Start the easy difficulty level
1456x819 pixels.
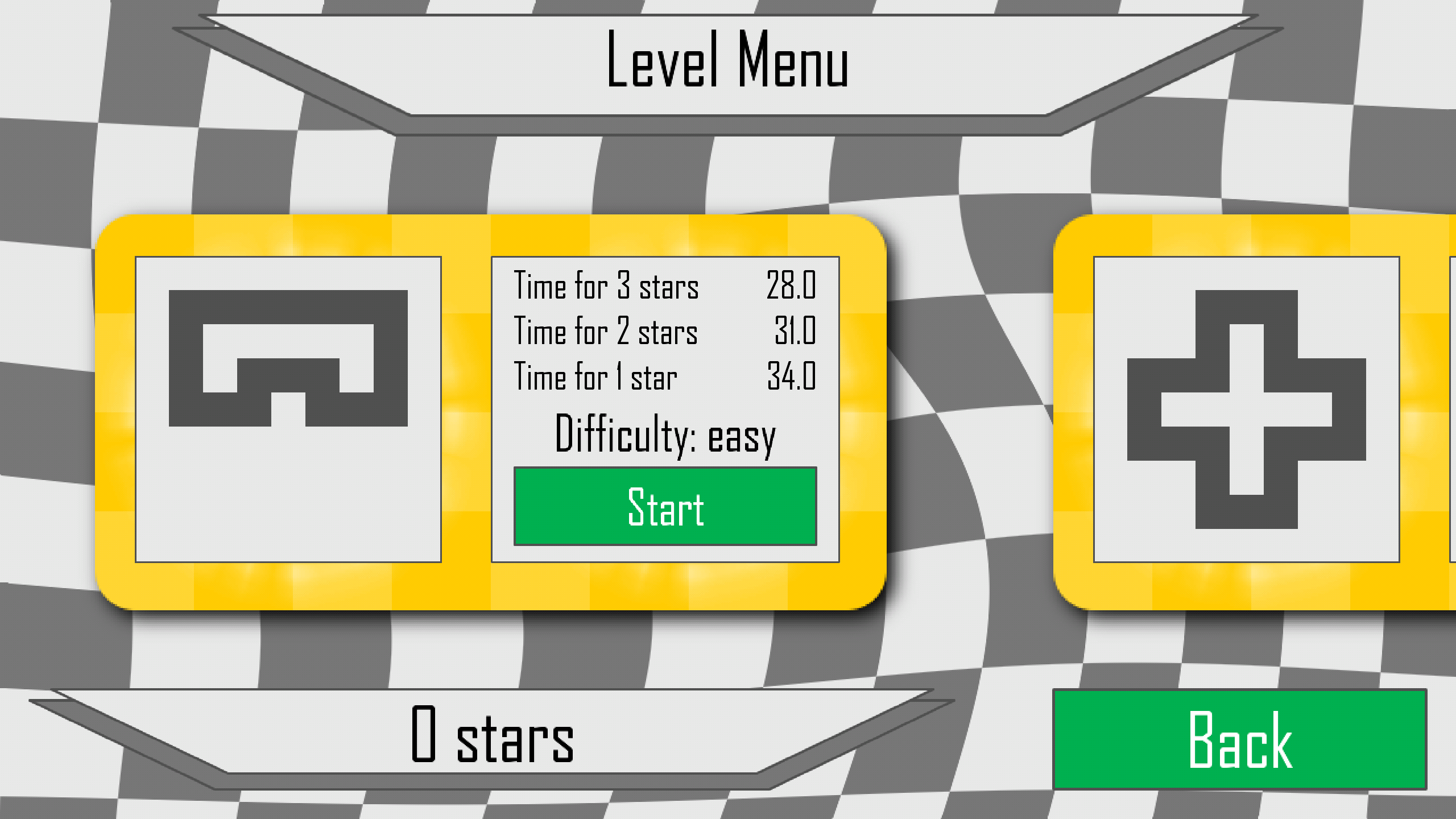click(x=665, y=506)
